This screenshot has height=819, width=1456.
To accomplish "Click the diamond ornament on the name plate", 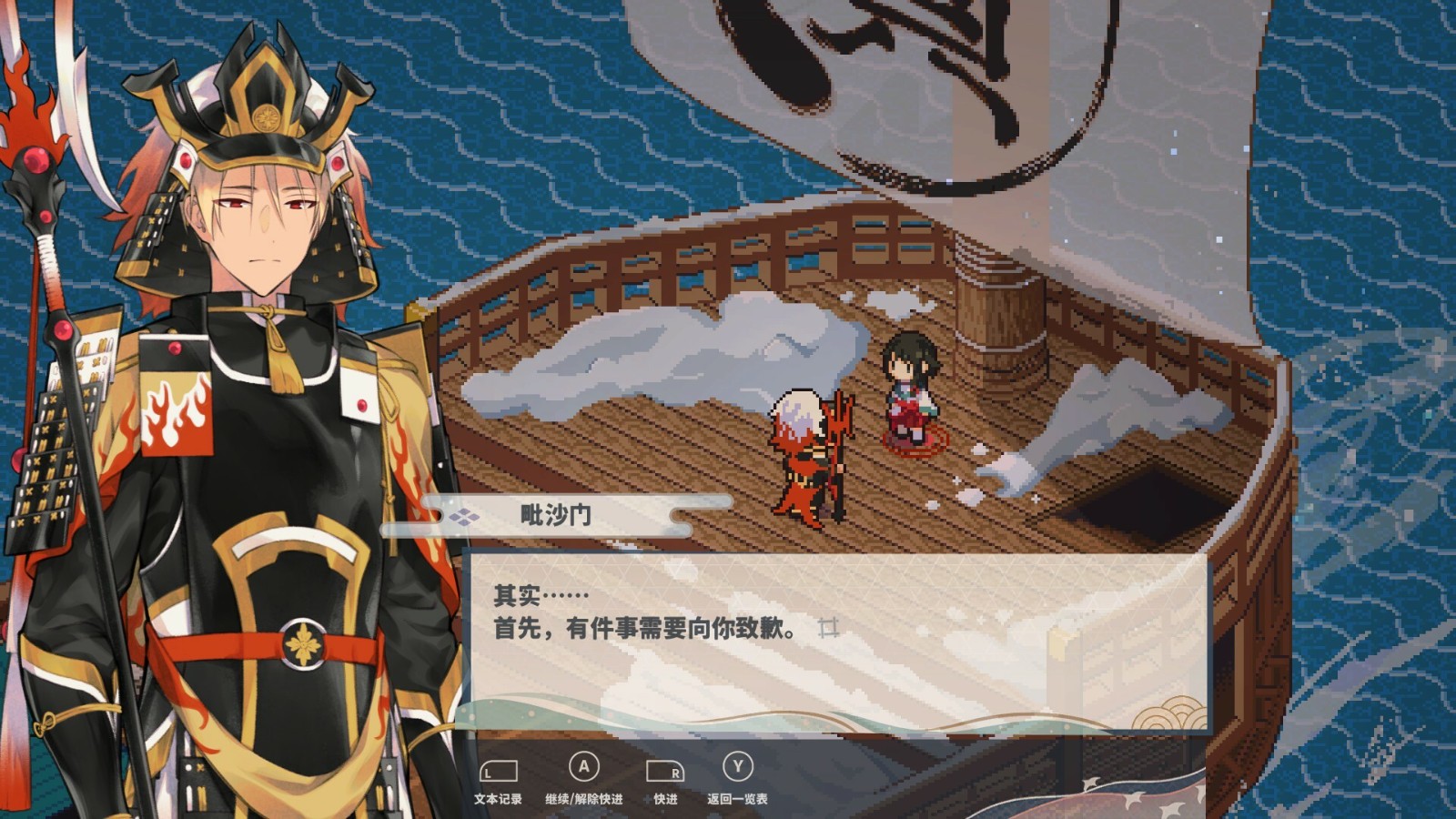I will point(465,514).
